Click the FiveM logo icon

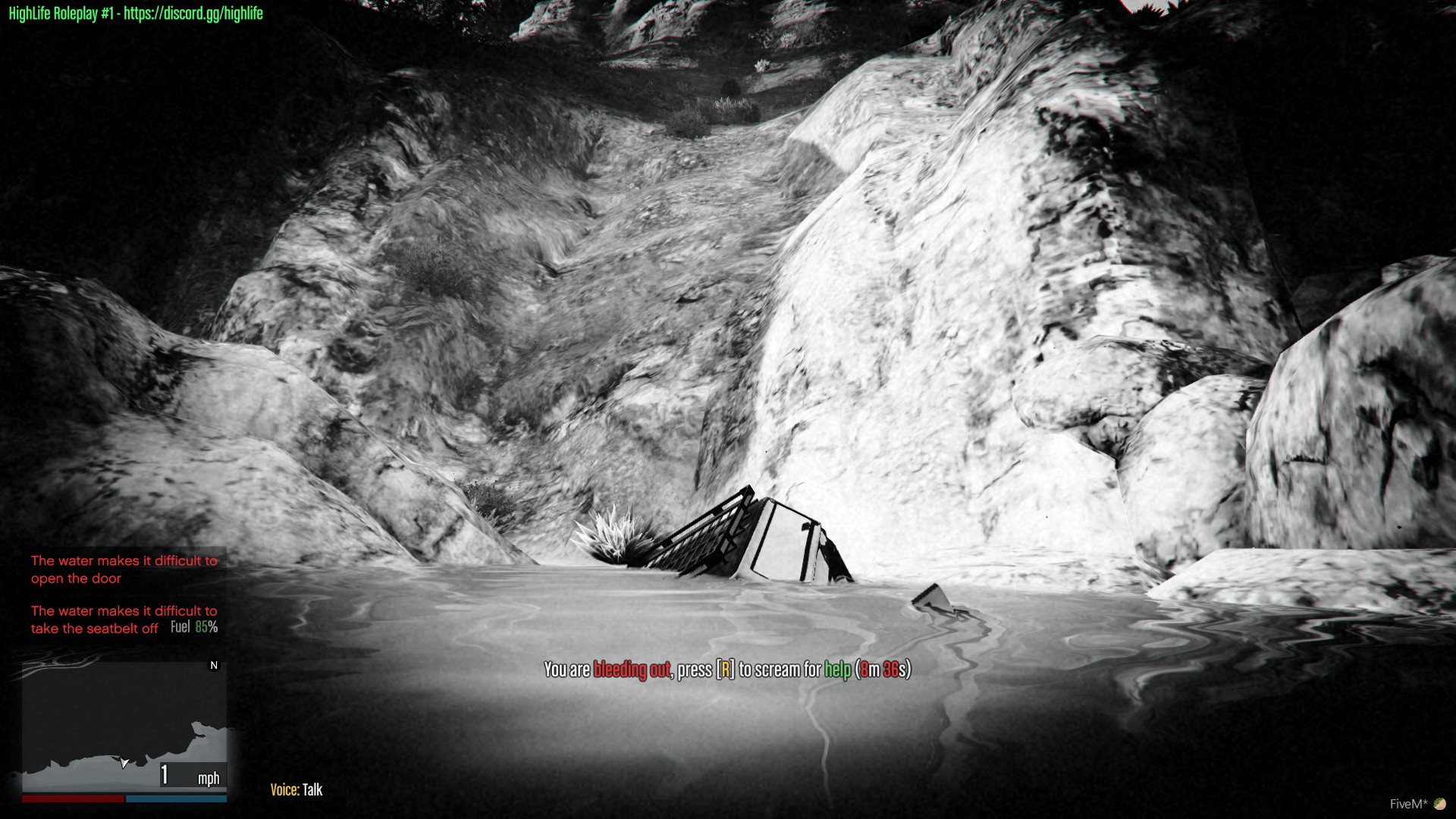[1441, 802]
